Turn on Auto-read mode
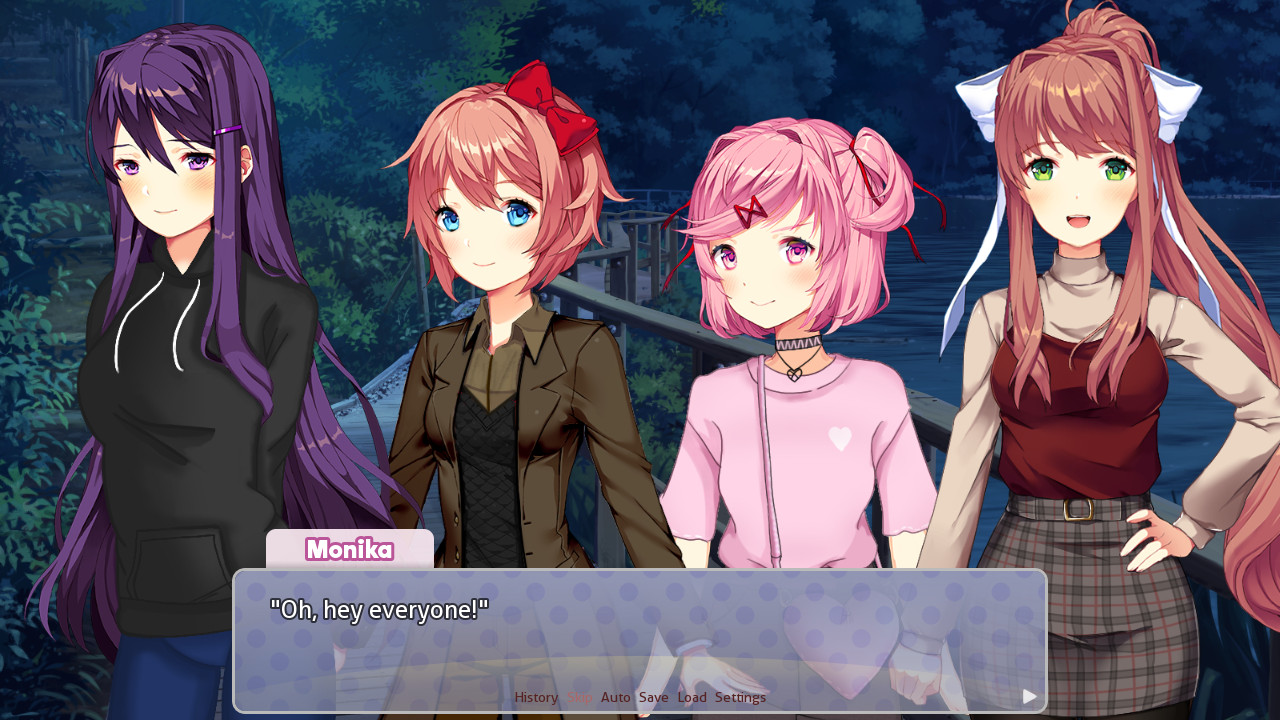The width and height of the screenshot is (1280, 720). 615,697
